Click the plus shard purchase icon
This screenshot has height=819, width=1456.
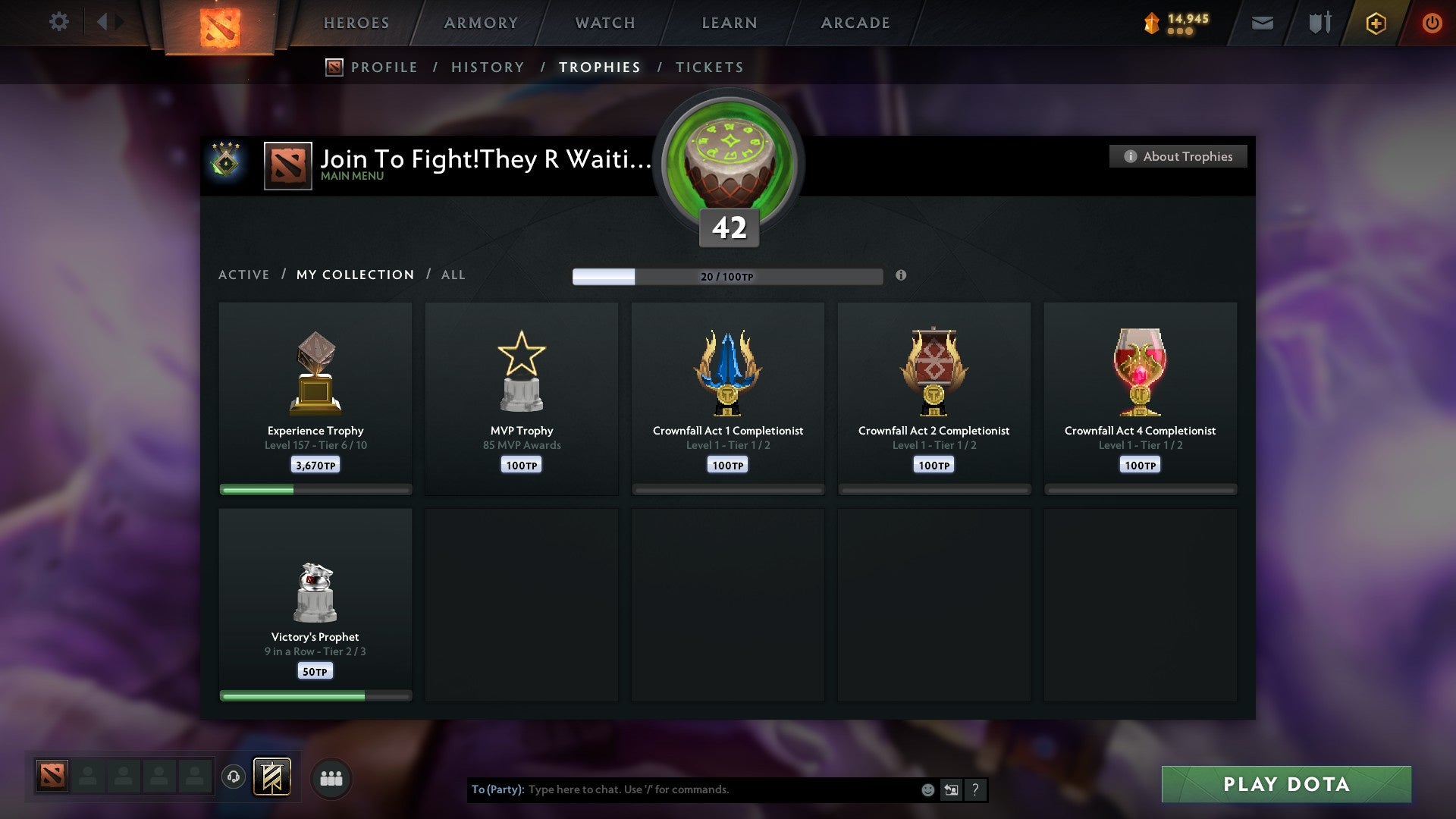pyautogui.click(x=1375, y=23)
